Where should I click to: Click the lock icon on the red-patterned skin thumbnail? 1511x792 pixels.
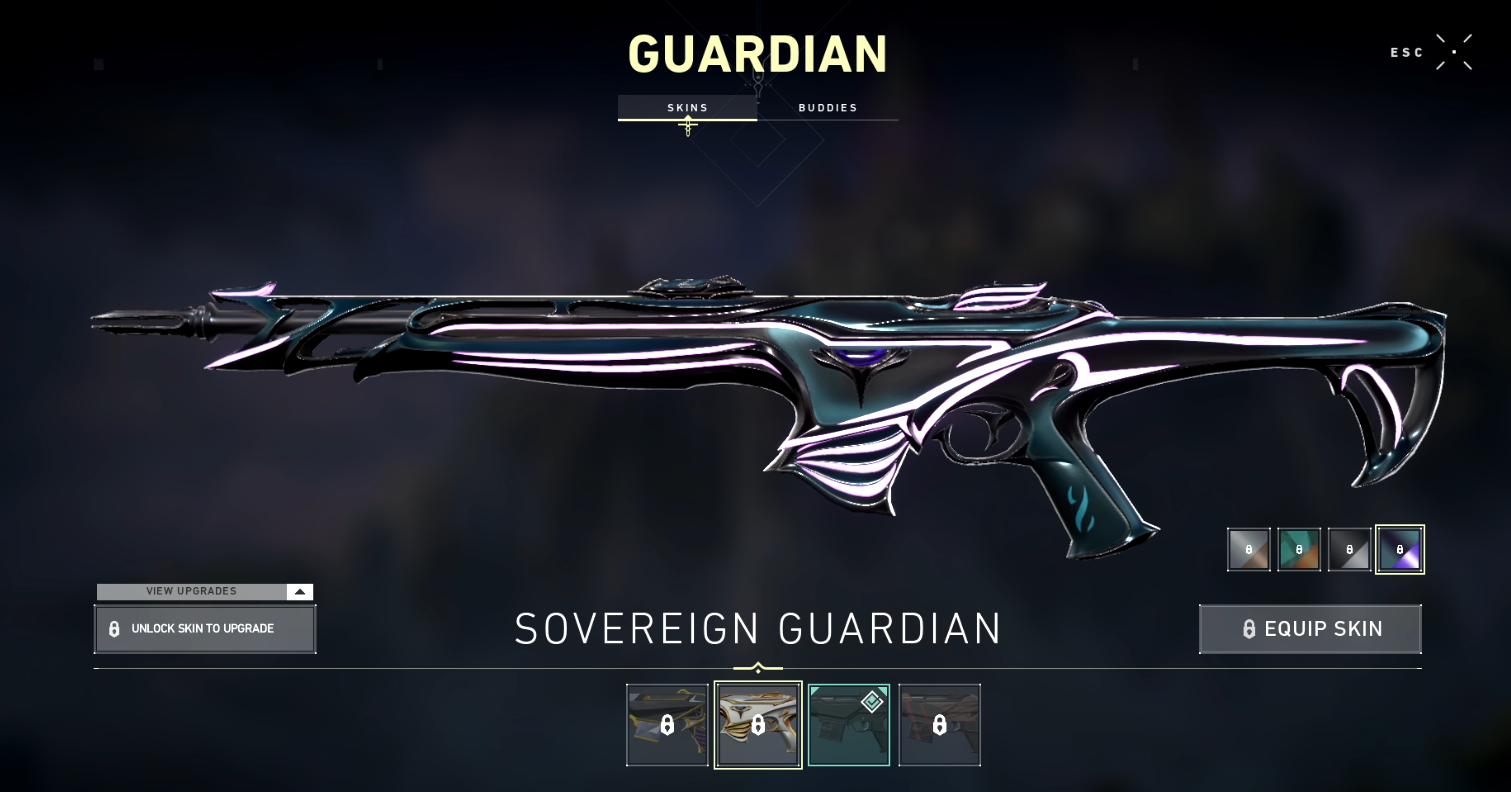(939, 724)
